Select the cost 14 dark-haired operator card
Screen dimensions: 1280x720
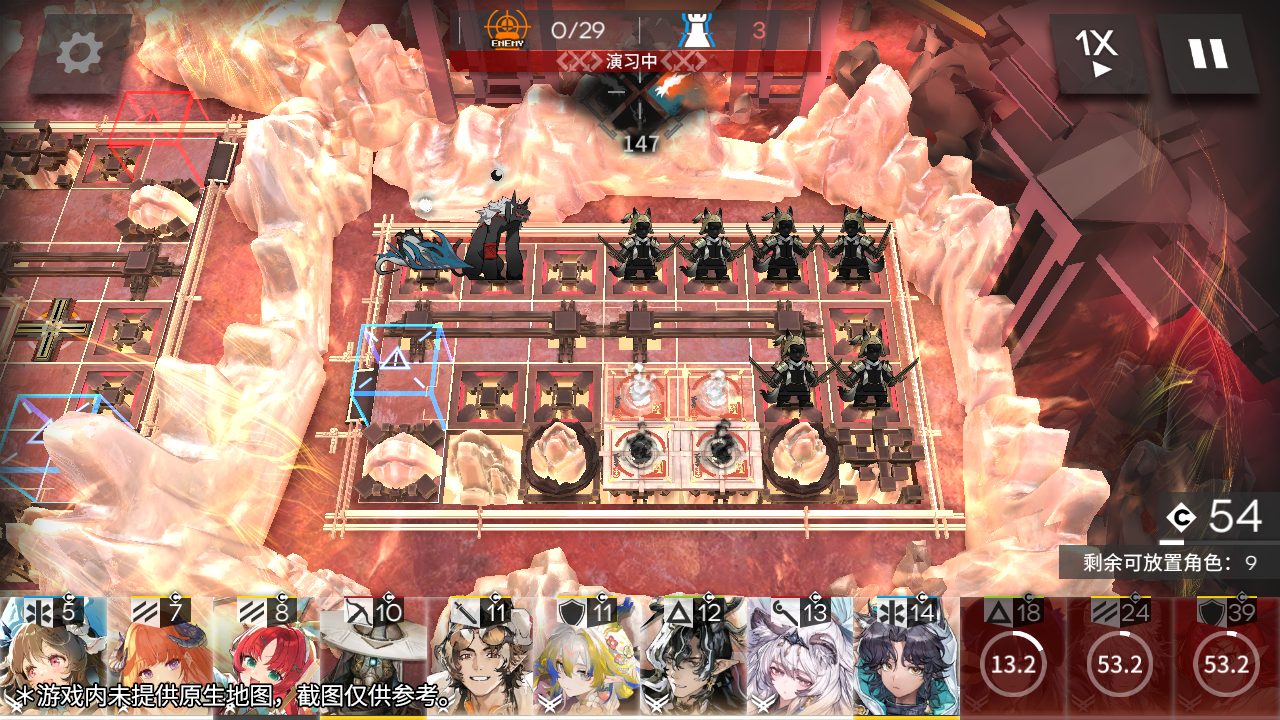(x=908, y=658)
